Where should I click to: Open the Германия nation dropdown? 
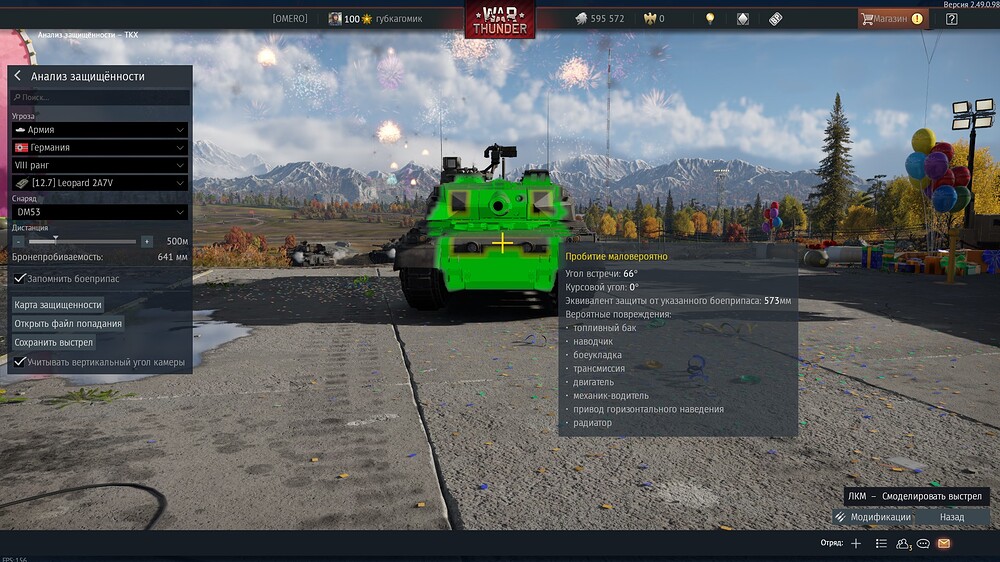point(99,148)
